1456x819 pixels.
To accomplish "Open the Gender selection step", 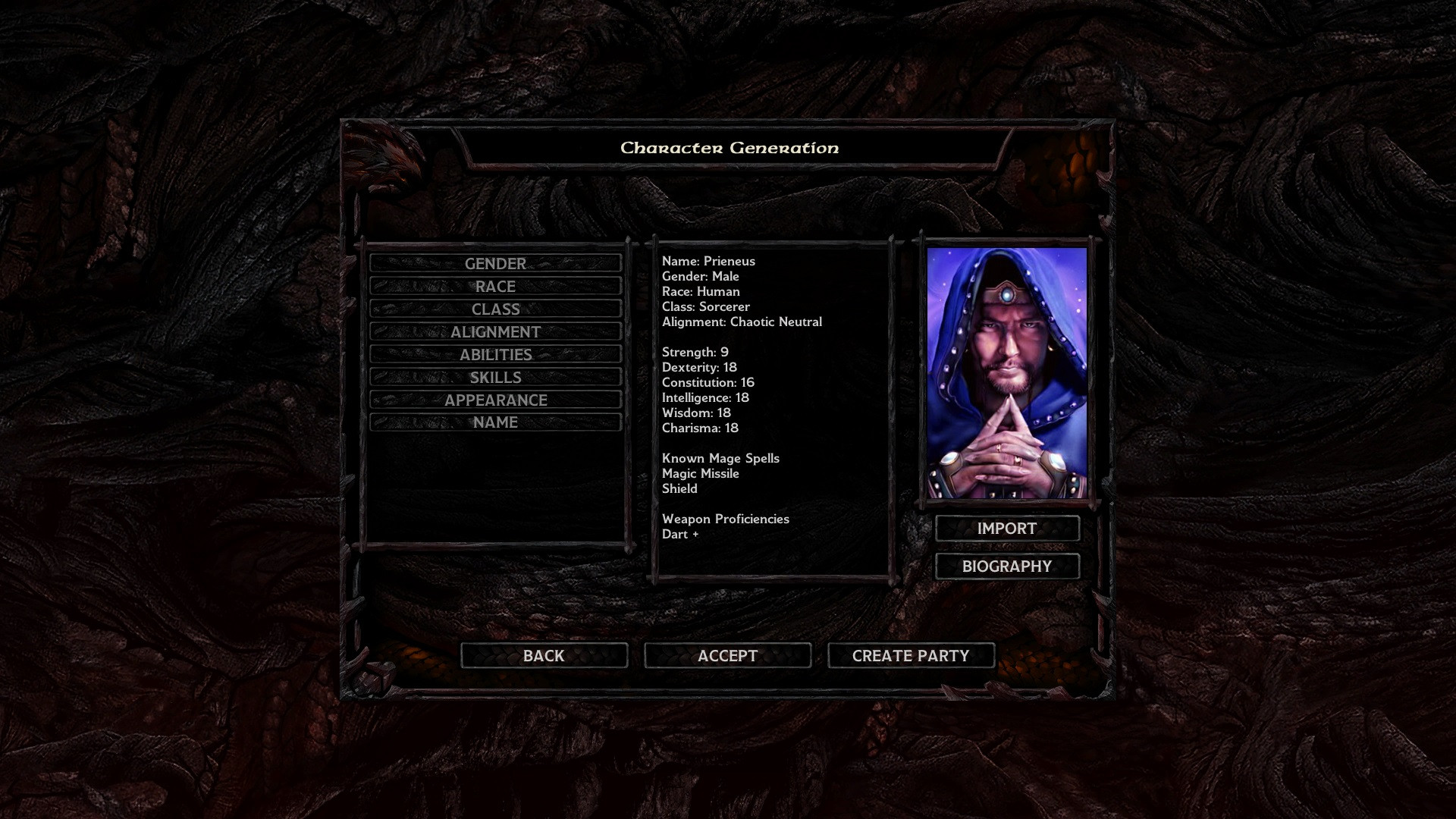I will pos(495,263).
